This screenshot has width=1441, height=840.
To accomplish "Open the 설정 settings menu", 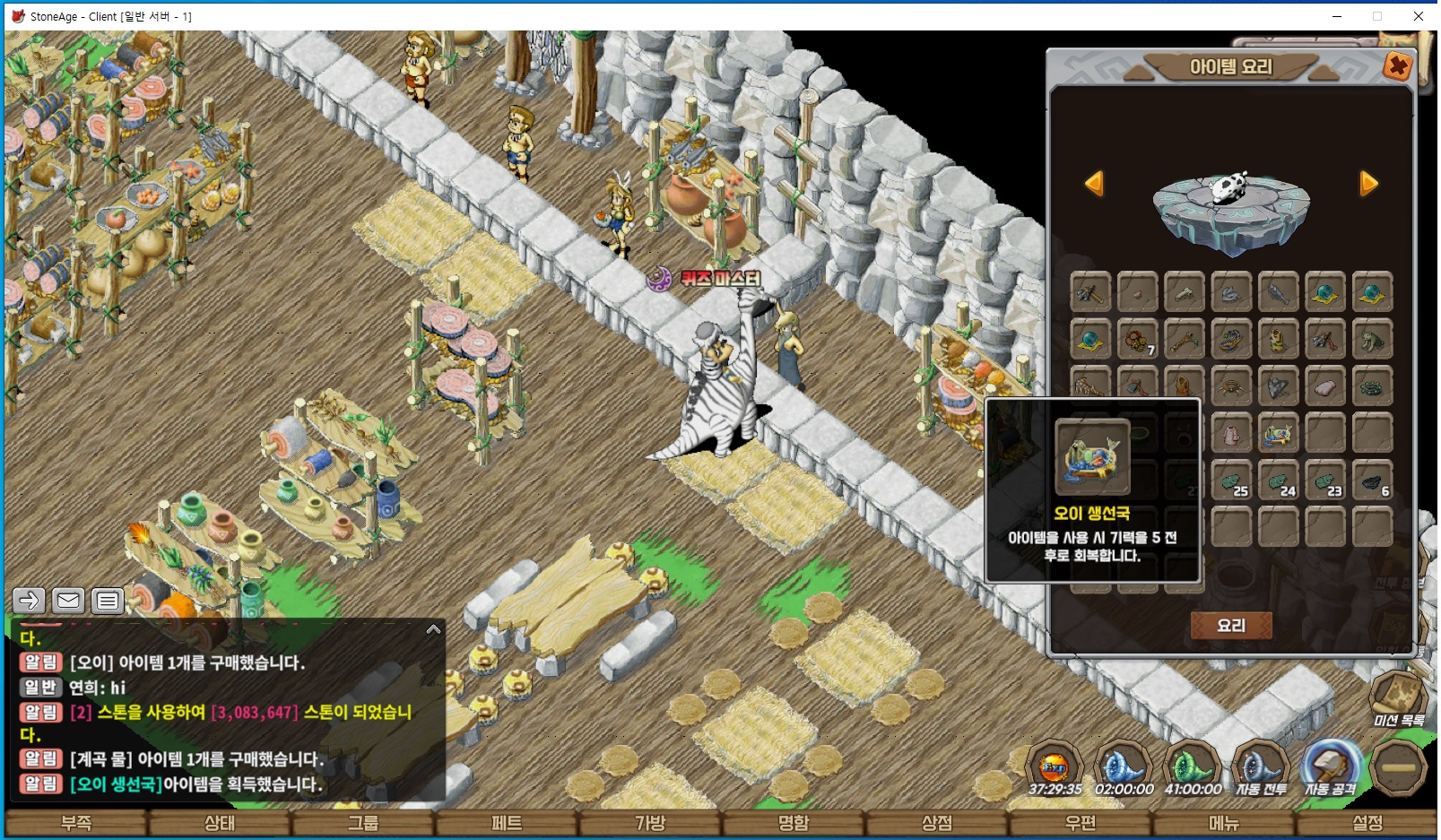I will tap(1367, 823).
